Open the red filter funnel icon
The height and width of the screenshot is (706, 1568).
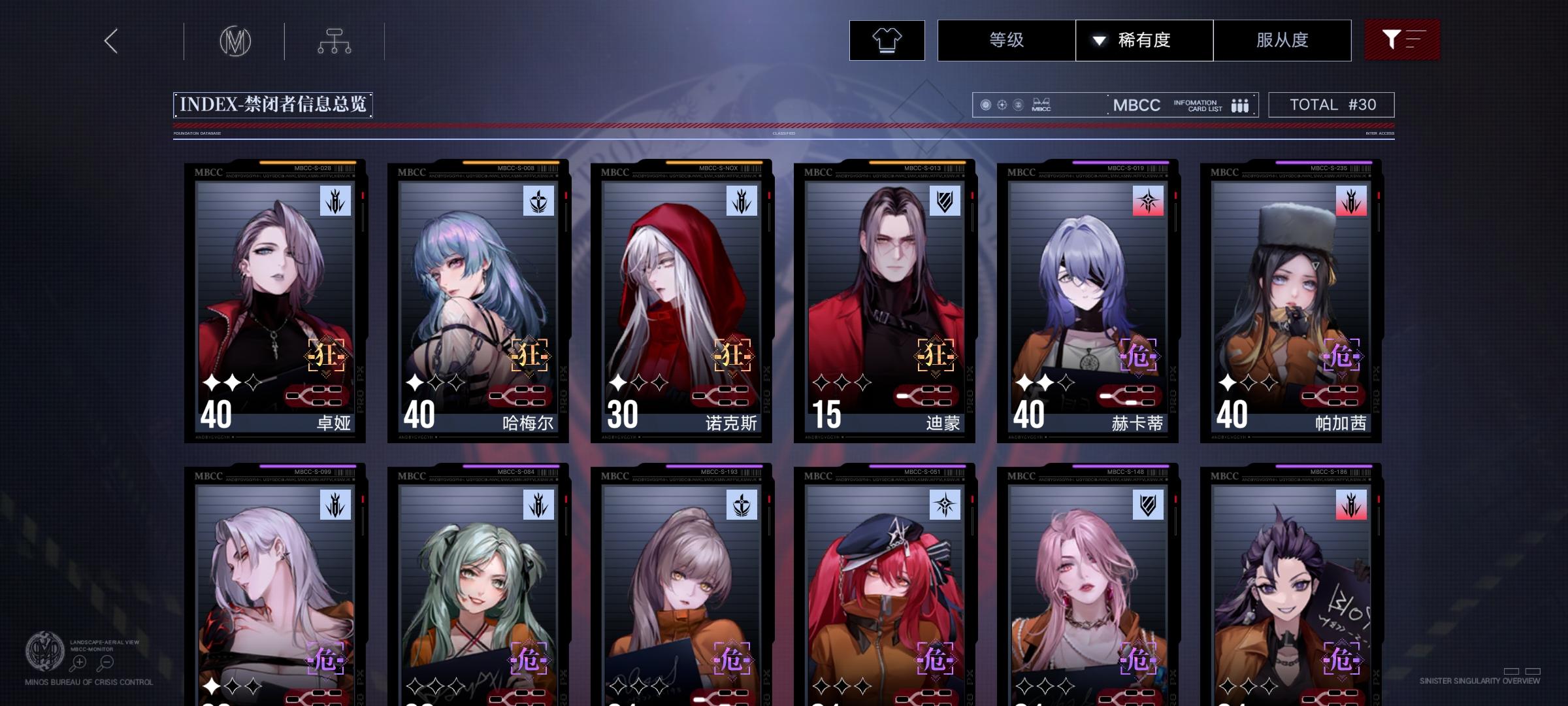[1402, 39]
